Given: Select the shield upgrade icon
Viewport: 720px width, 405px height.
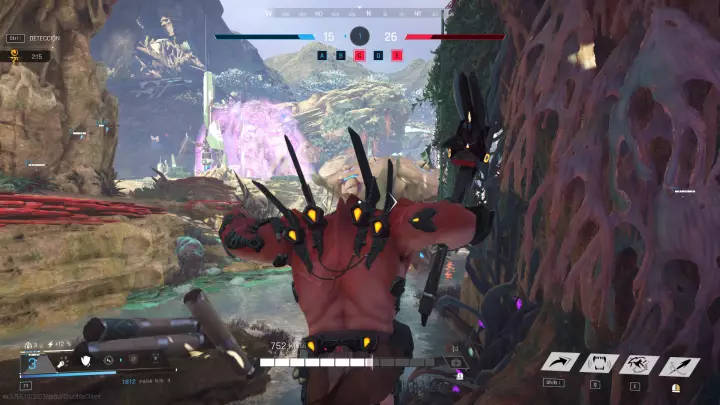Looking at the screenshot, I should [86, 362].
